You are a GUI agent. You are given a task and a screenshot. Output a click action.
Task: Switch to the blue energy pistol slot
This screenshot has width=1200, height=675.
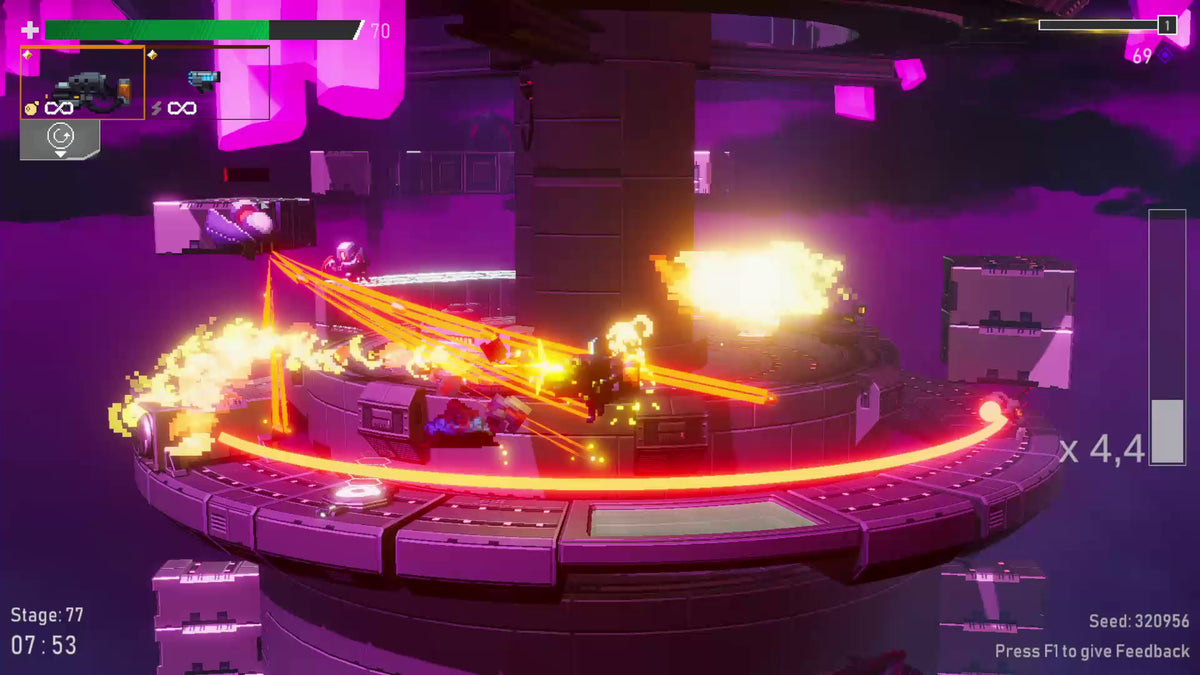pyautogui.click(x=204, y=79)
